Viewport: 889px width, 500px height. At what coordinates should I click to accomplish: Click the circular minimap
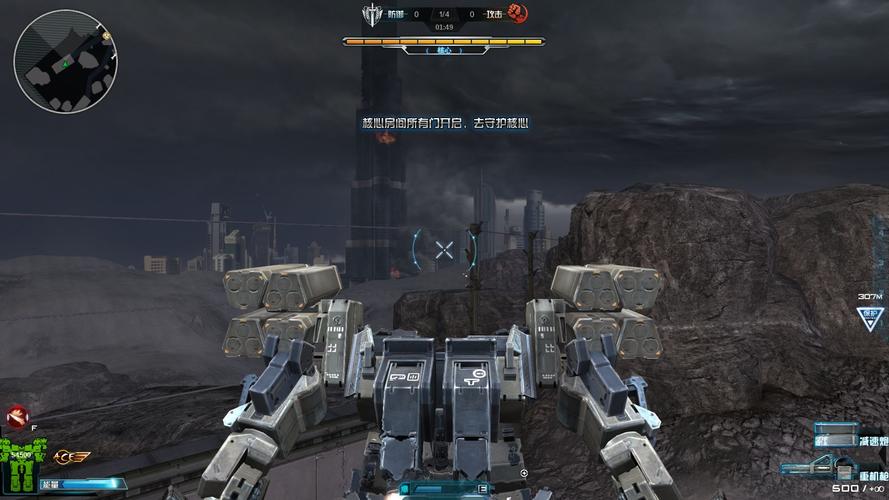point(66,60)
